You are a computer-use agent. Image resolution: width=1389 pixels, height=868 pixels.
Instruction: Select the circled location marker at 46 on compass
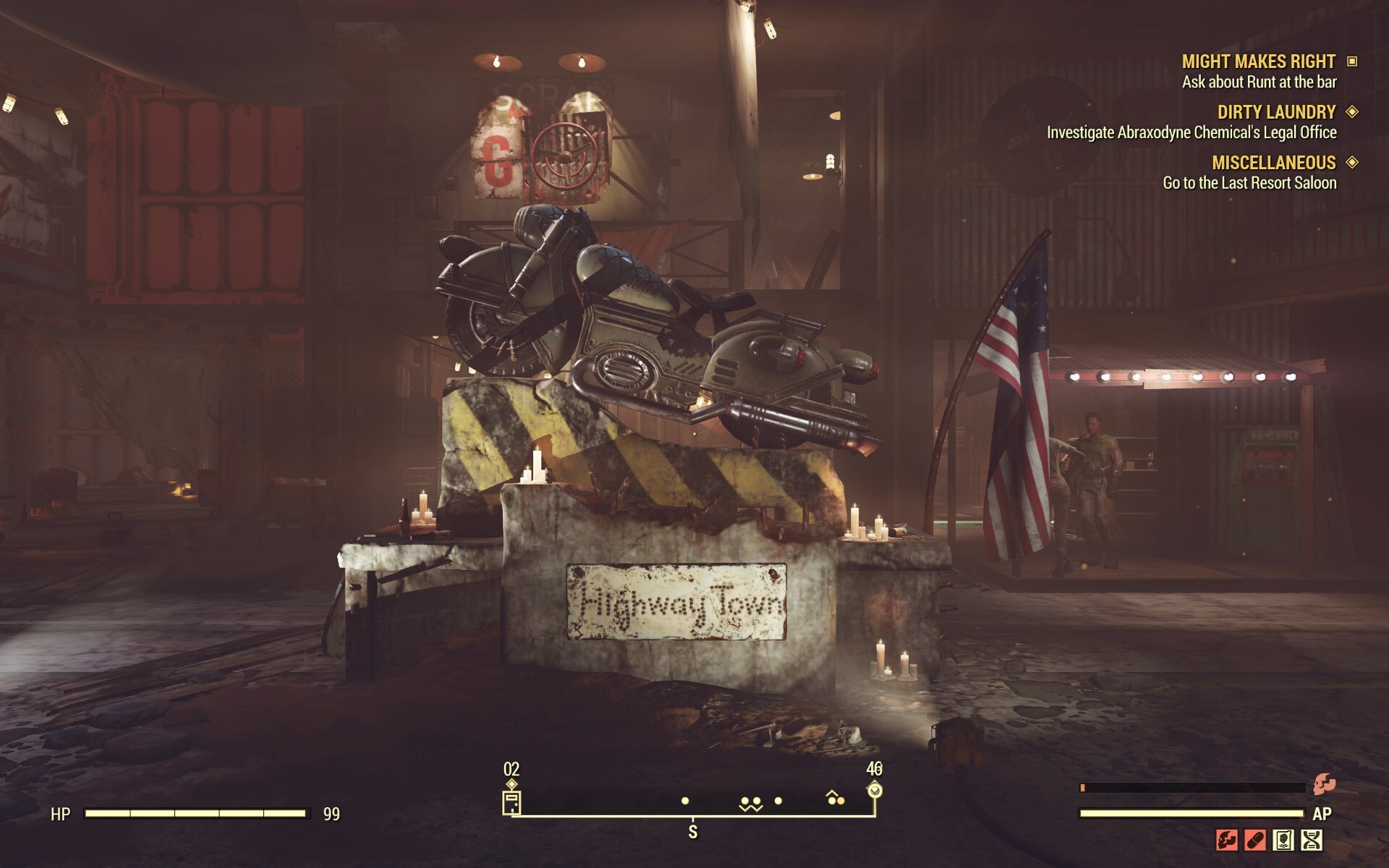[874, 791]
